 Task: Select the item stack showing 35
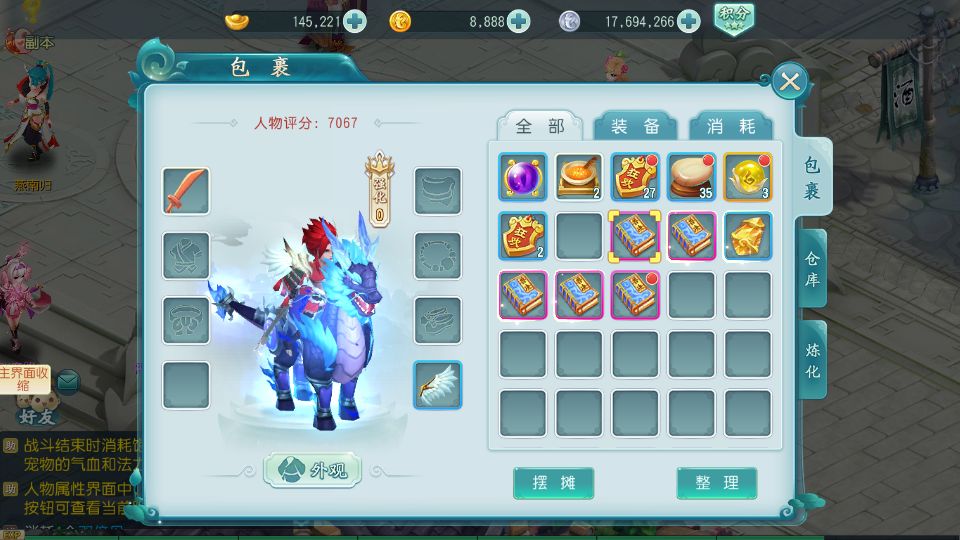pos(691,177)
